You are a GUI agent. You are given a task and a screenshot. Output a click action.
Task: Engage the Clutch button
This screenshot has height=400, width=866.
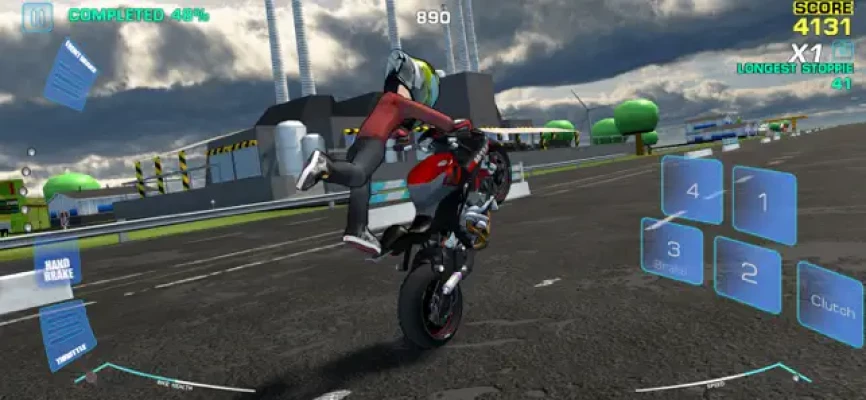pyautogui.click(x=830, y=303)
